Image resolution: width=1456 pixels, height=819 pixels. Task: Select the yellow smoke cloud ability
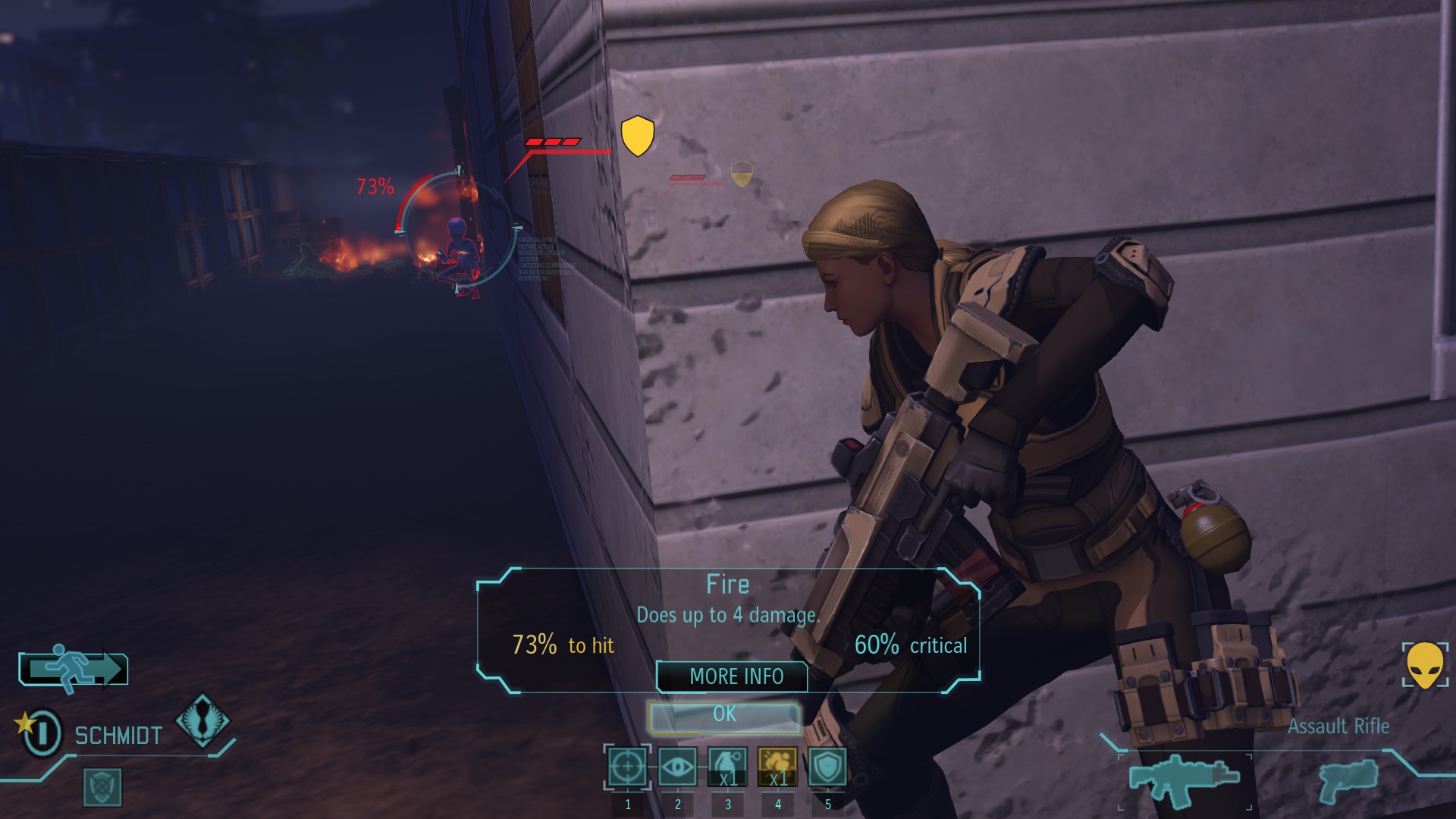pyautogui.click(x=777, y=767)
